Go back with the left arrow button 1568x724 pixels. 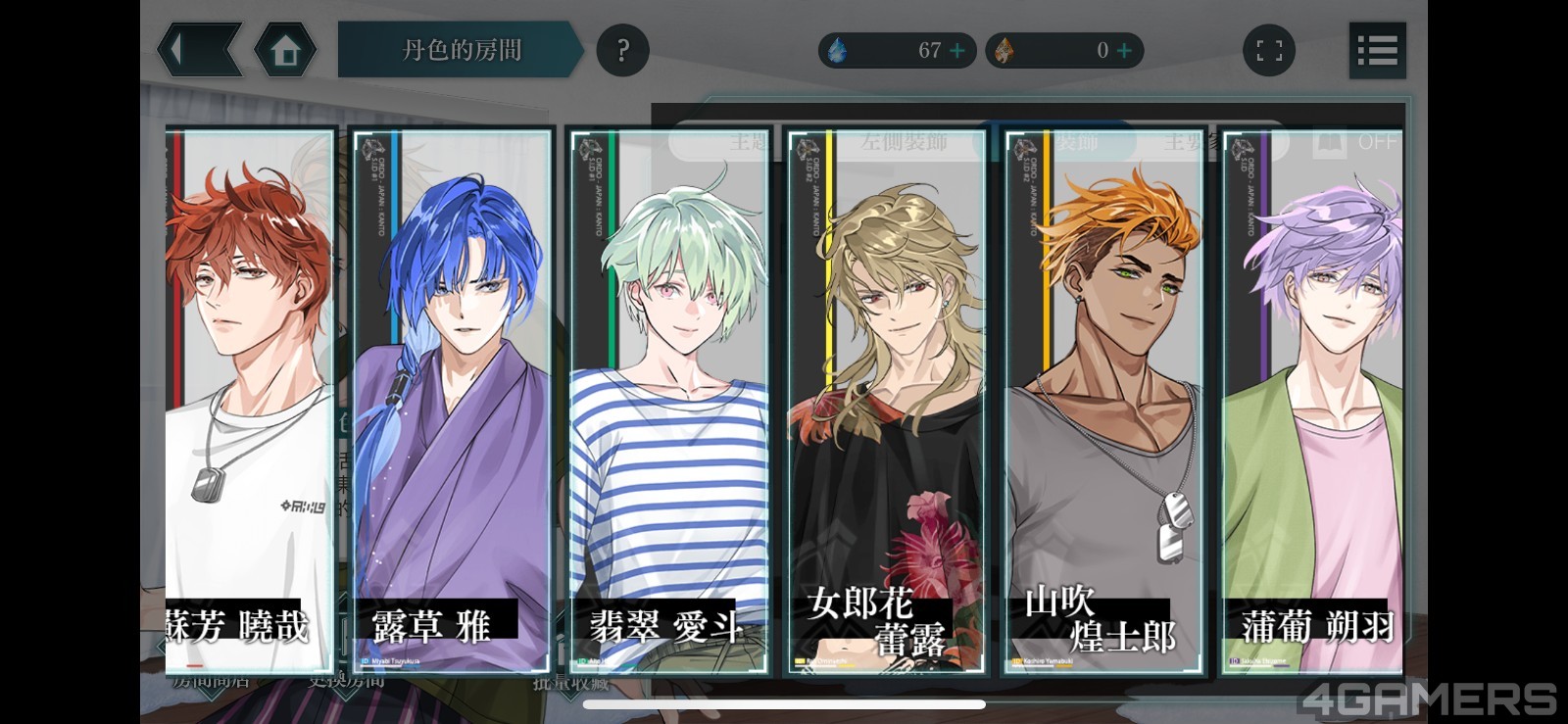point(198,50)
